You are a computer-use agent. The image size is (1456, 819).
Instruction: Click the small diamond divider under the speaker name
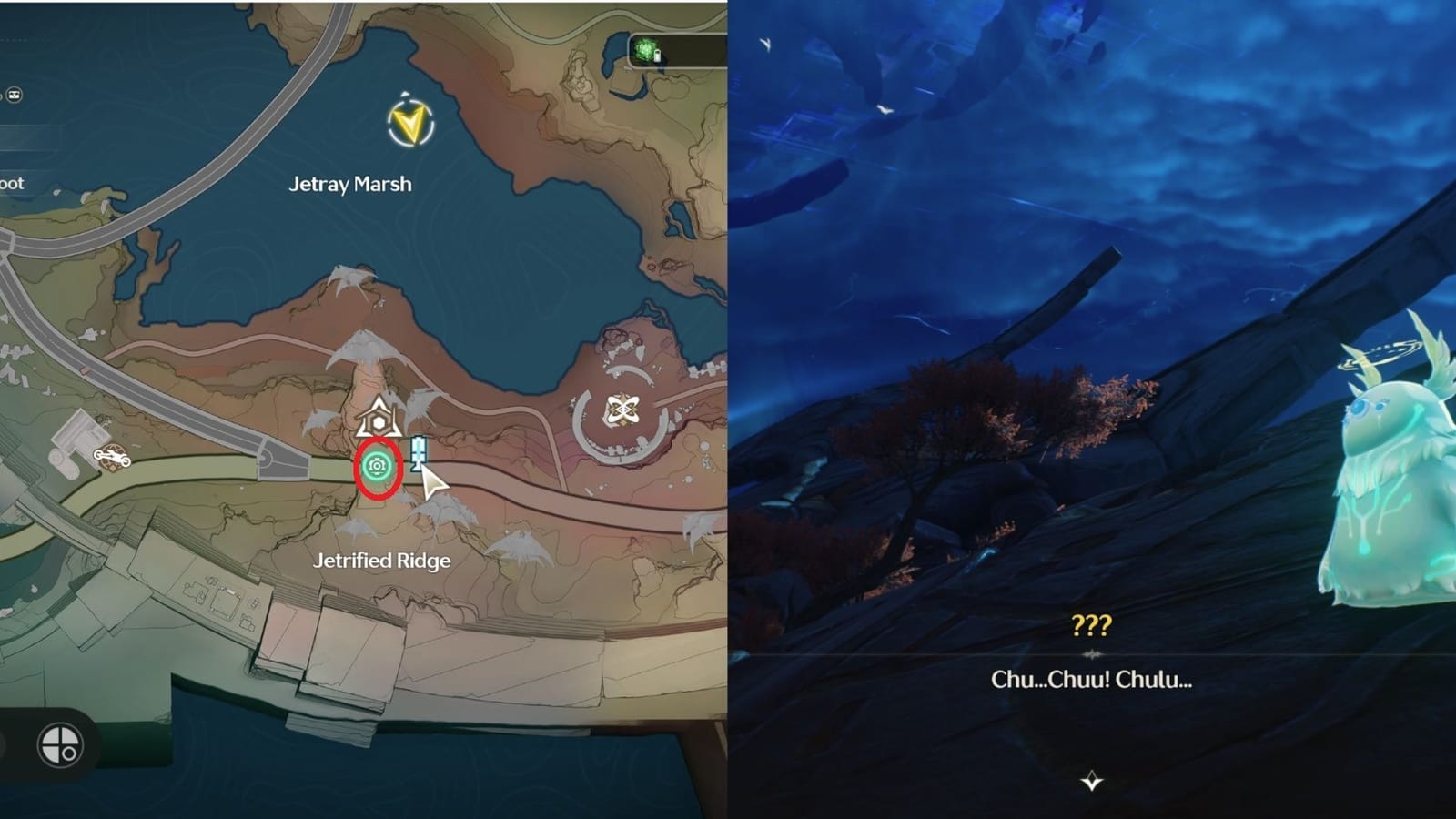[x=1091, y=652]
